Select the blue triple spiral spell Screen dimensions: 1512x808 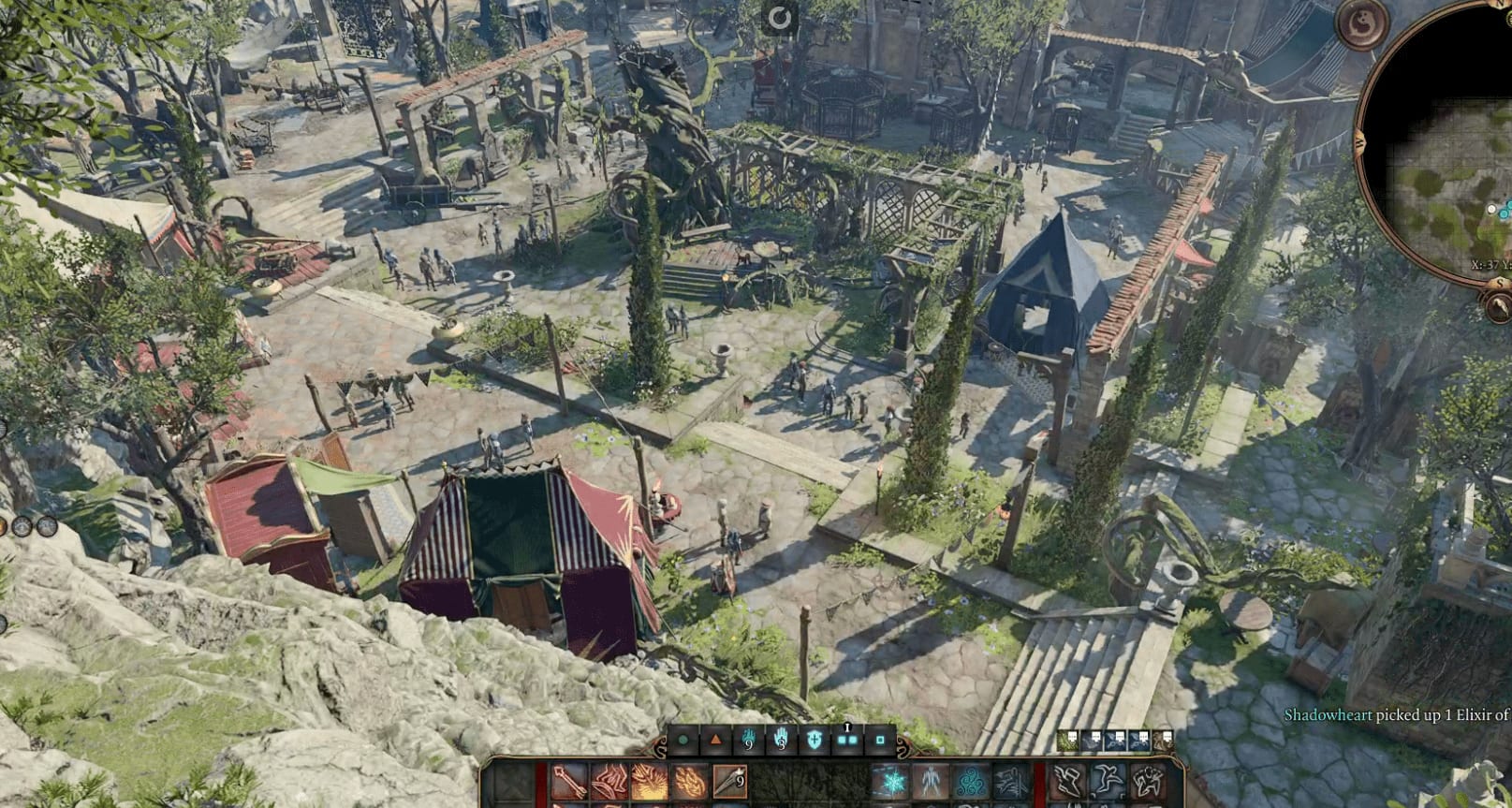coord(971,782)
